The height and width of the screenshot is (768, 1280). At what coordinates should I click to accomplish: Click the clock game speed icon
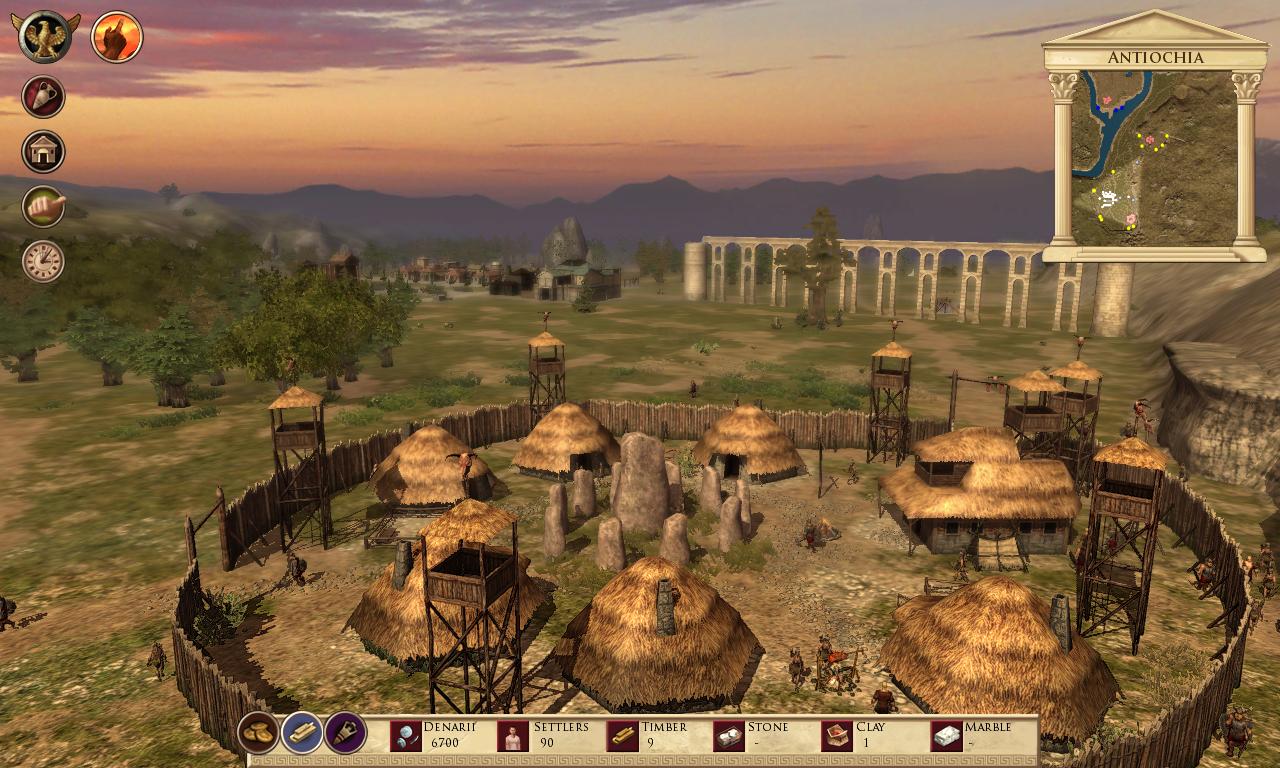pyautogui.click(x=44, y=260)
